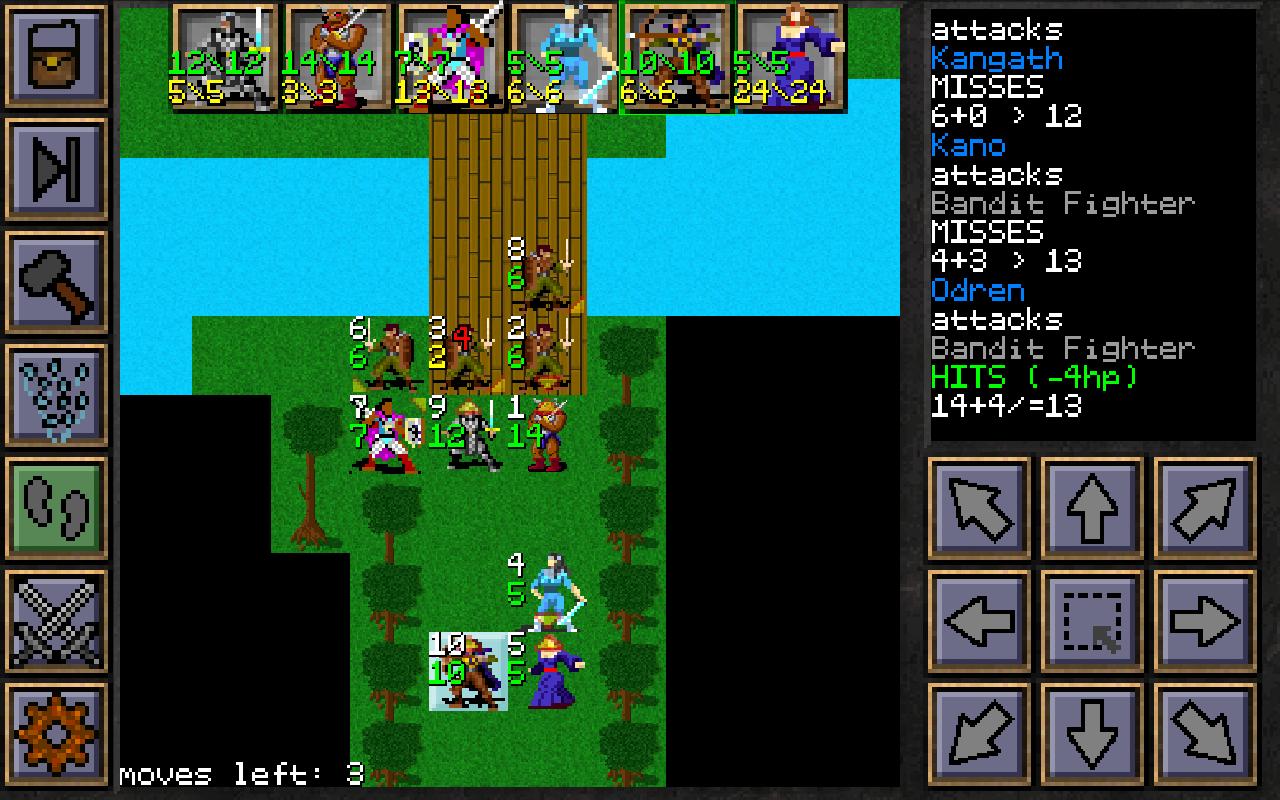This screenshot has height=800, width=1280.
Task: Open the blue mage portrait showing 5\5
Action: tap(563, 55)
